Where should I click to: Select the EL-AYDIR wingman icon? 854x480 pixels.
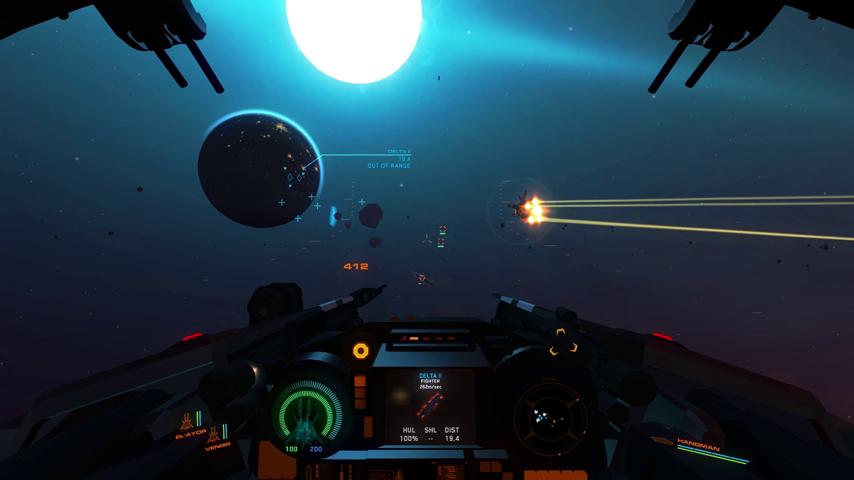[x=187, y=423]
